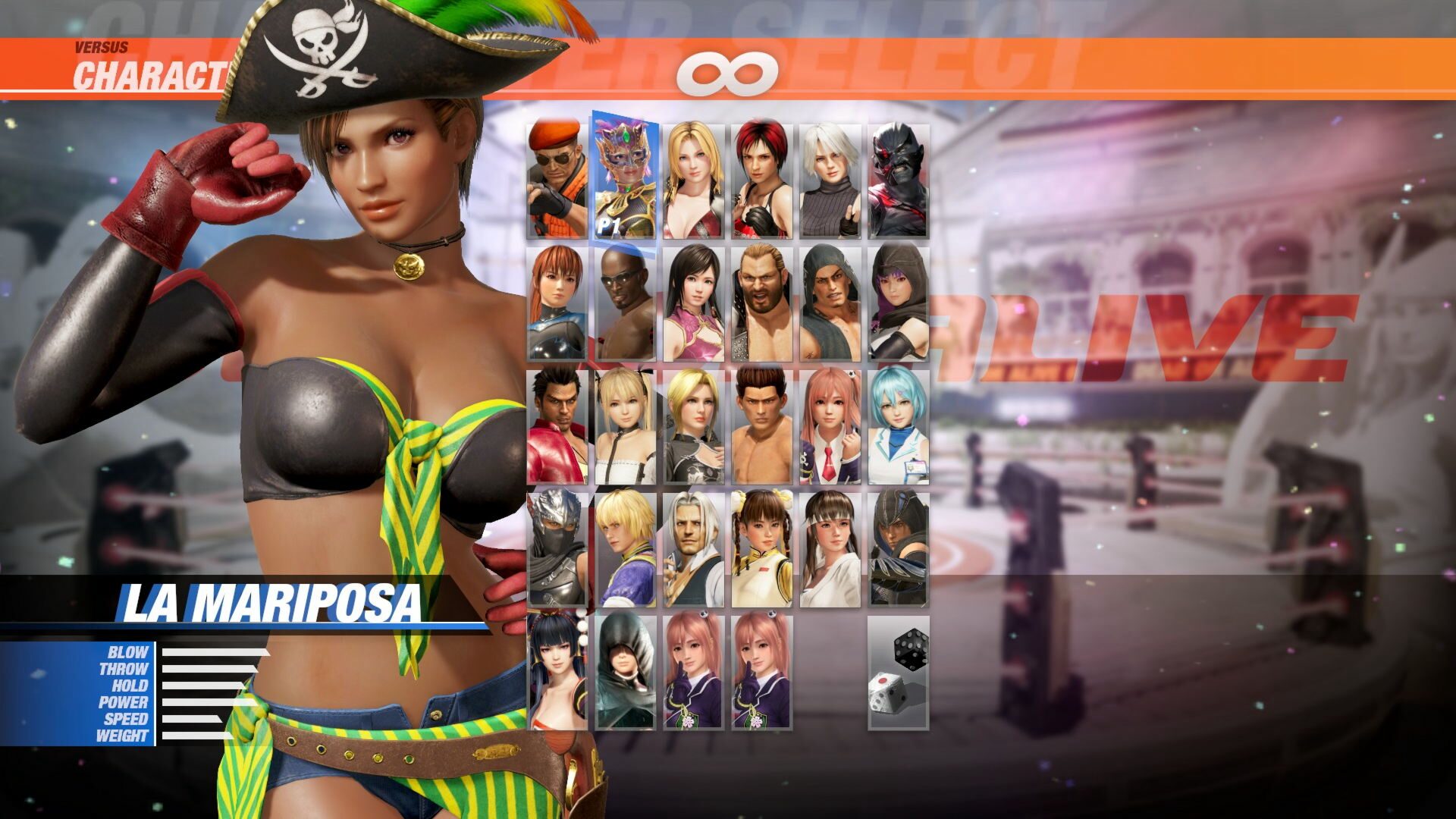
Task: Select the currently highlighted P1 La Mariposa portrait
Action: tap(626, 174)
